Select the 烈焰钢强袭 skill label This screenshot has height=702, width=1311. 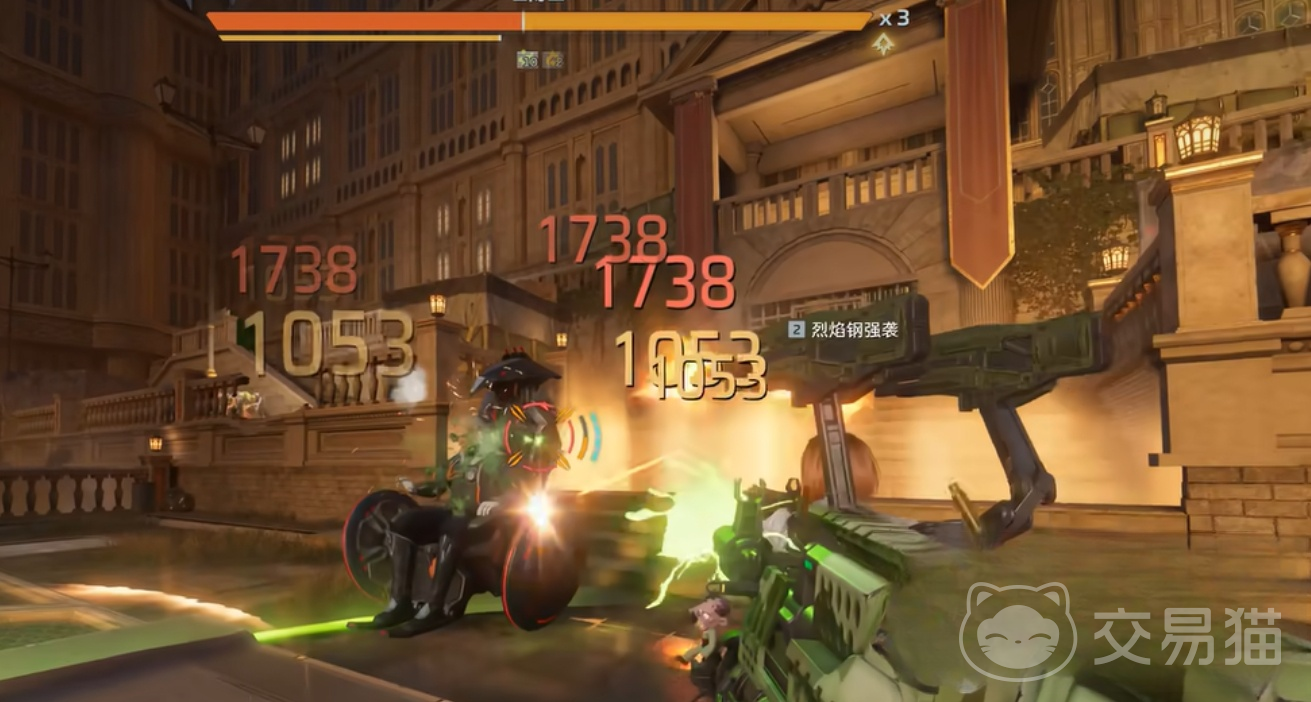[x=844, y=329]
